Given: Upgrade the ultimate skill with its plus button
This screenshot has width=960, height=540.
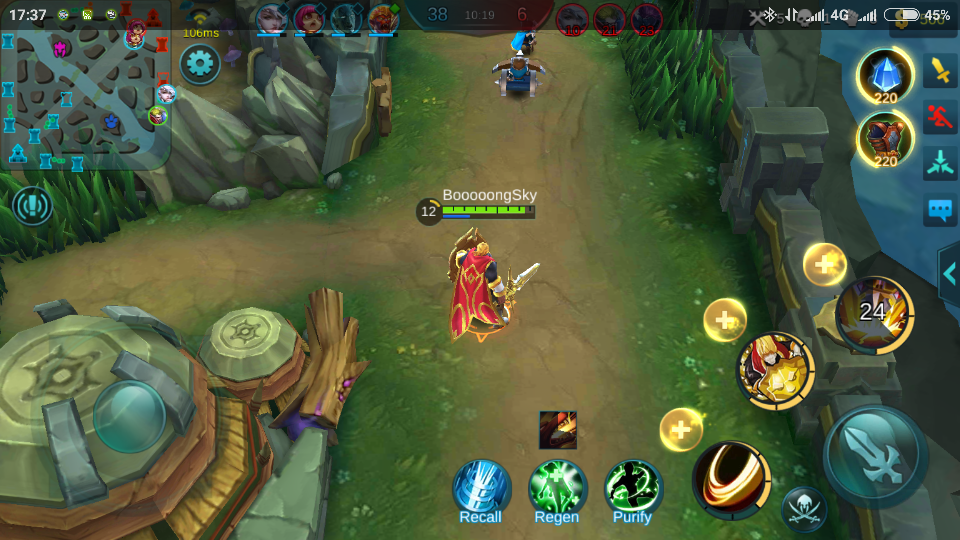Looking at the screenshot, I should coord(825,264).
